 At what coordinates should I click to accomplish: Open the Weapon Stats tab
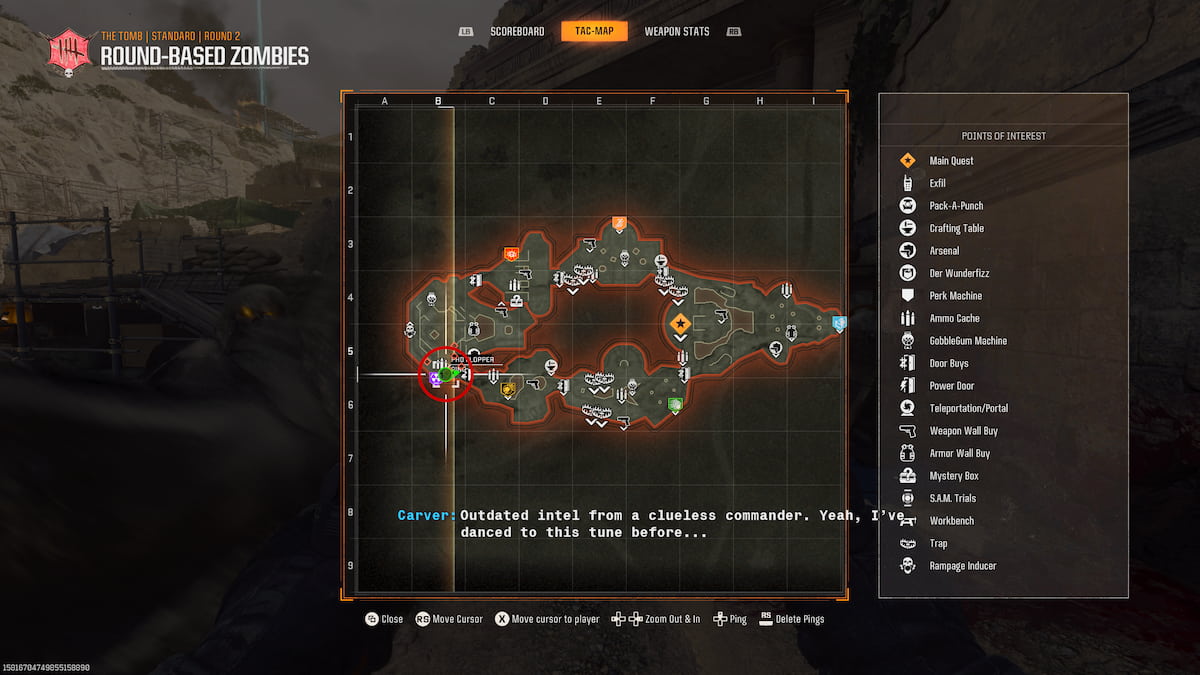(x=677, y=31)
